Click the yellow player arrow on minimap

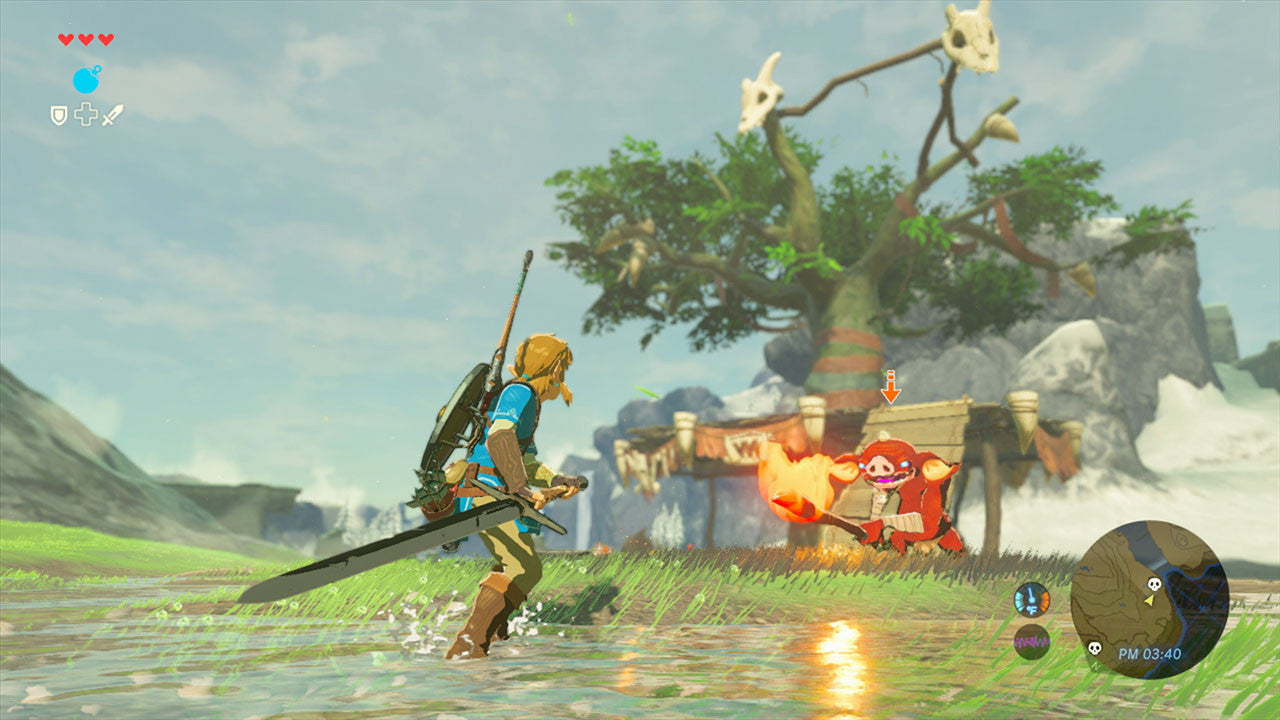click(x=1148, y=601)
